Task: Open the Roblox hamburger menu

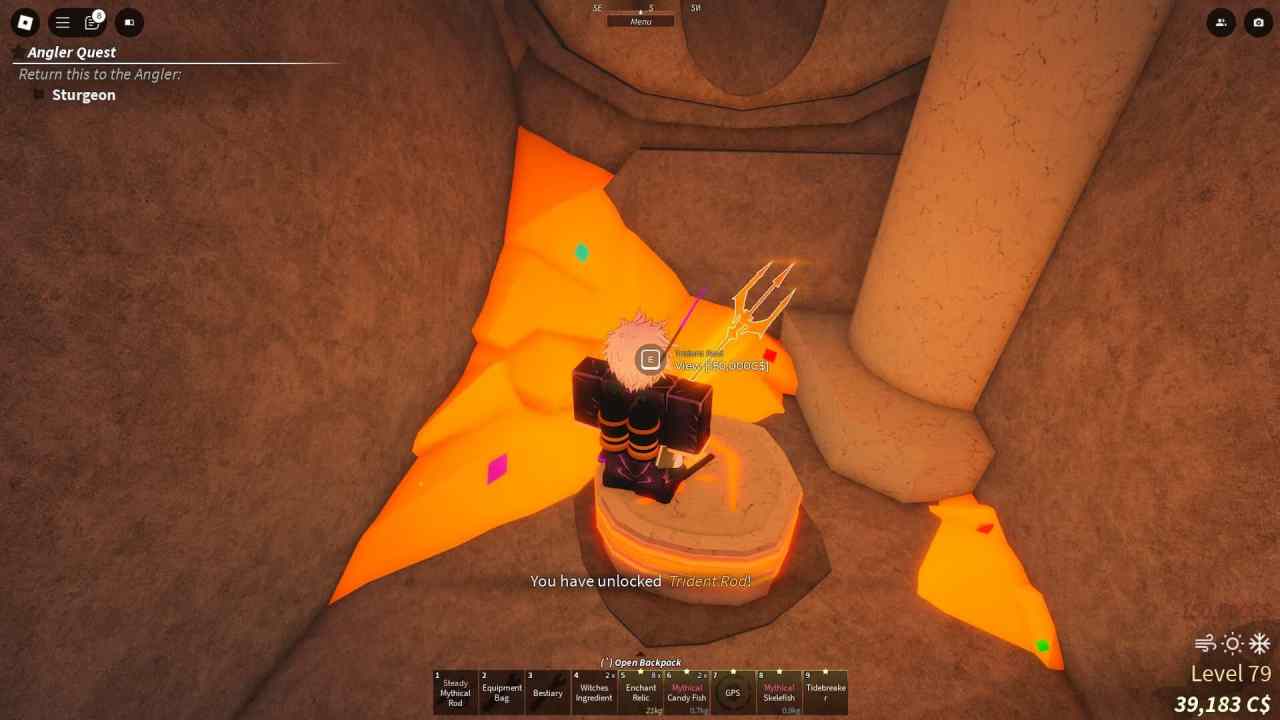Action: point(62,22)
